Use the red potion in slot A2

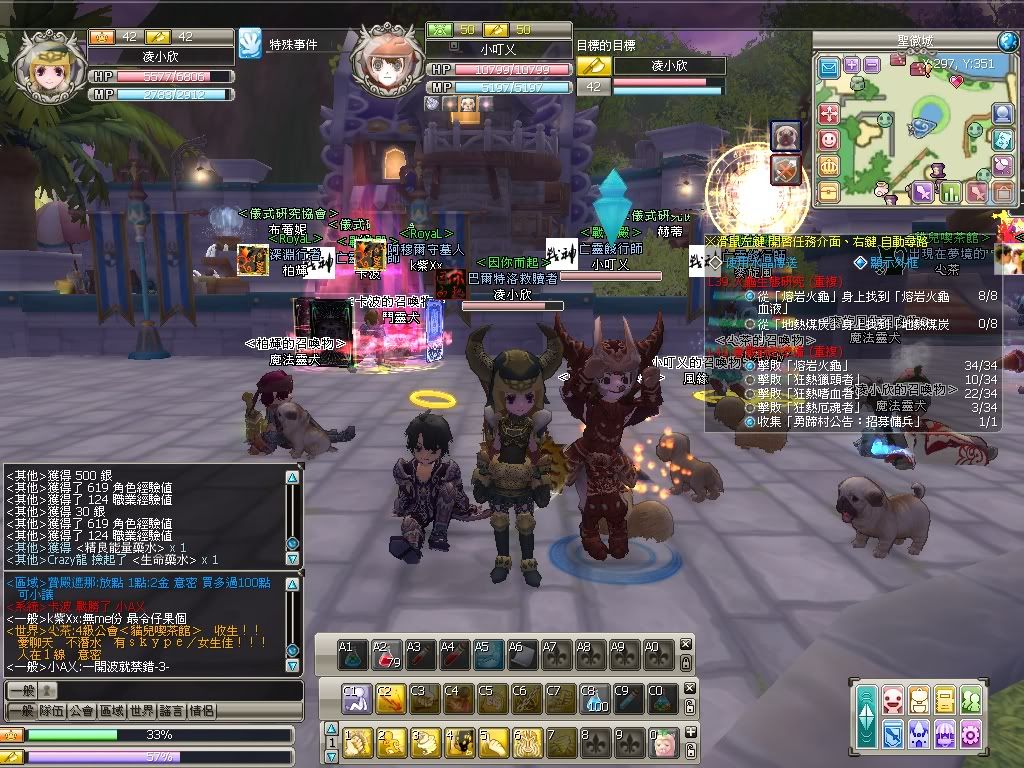(385, 655)
